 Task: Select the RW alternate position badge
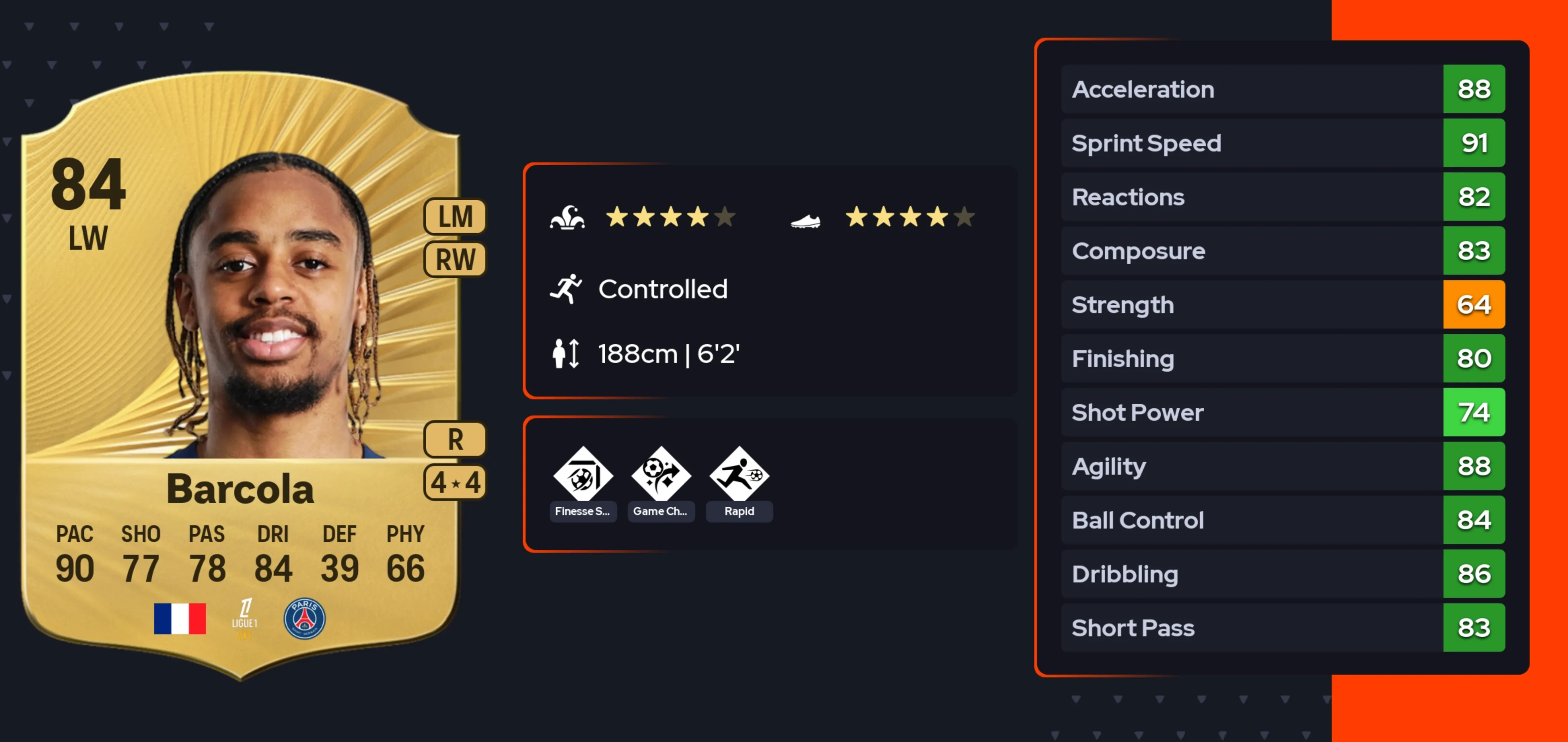[454, 258]
